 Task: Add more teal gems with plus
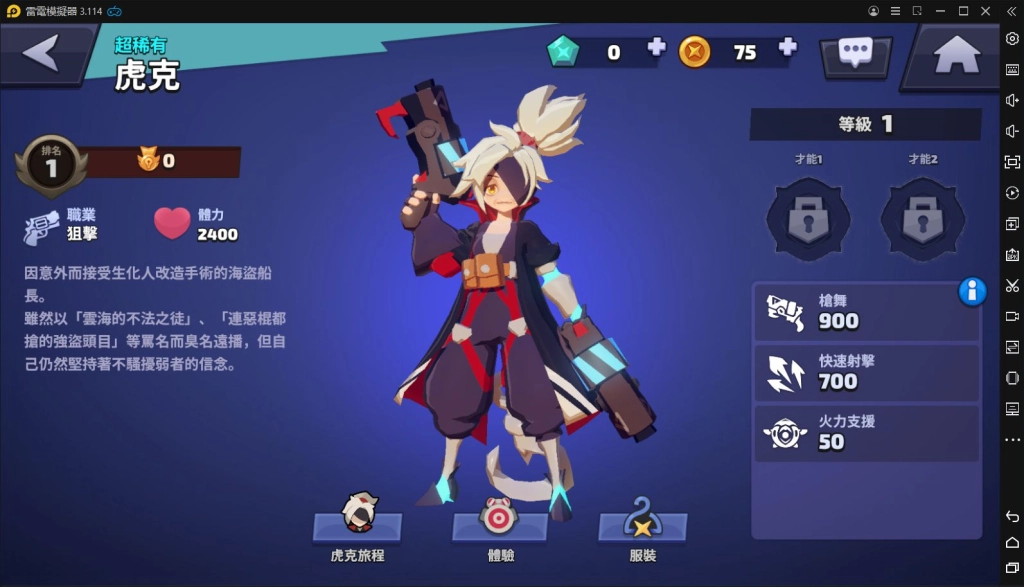(656, 47)
